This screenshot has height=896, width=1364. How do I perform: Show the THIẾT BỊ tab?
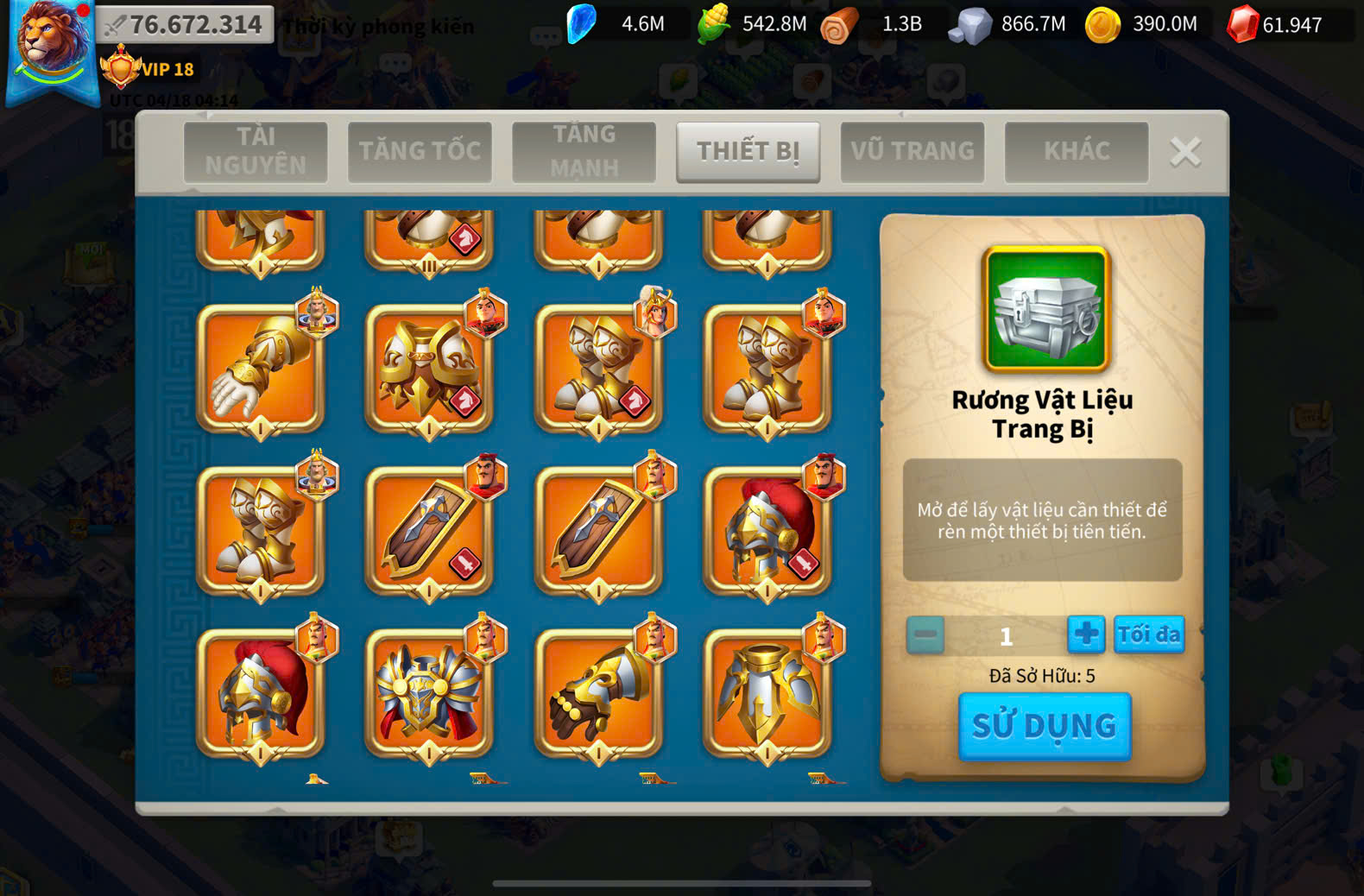pos(748,151)
